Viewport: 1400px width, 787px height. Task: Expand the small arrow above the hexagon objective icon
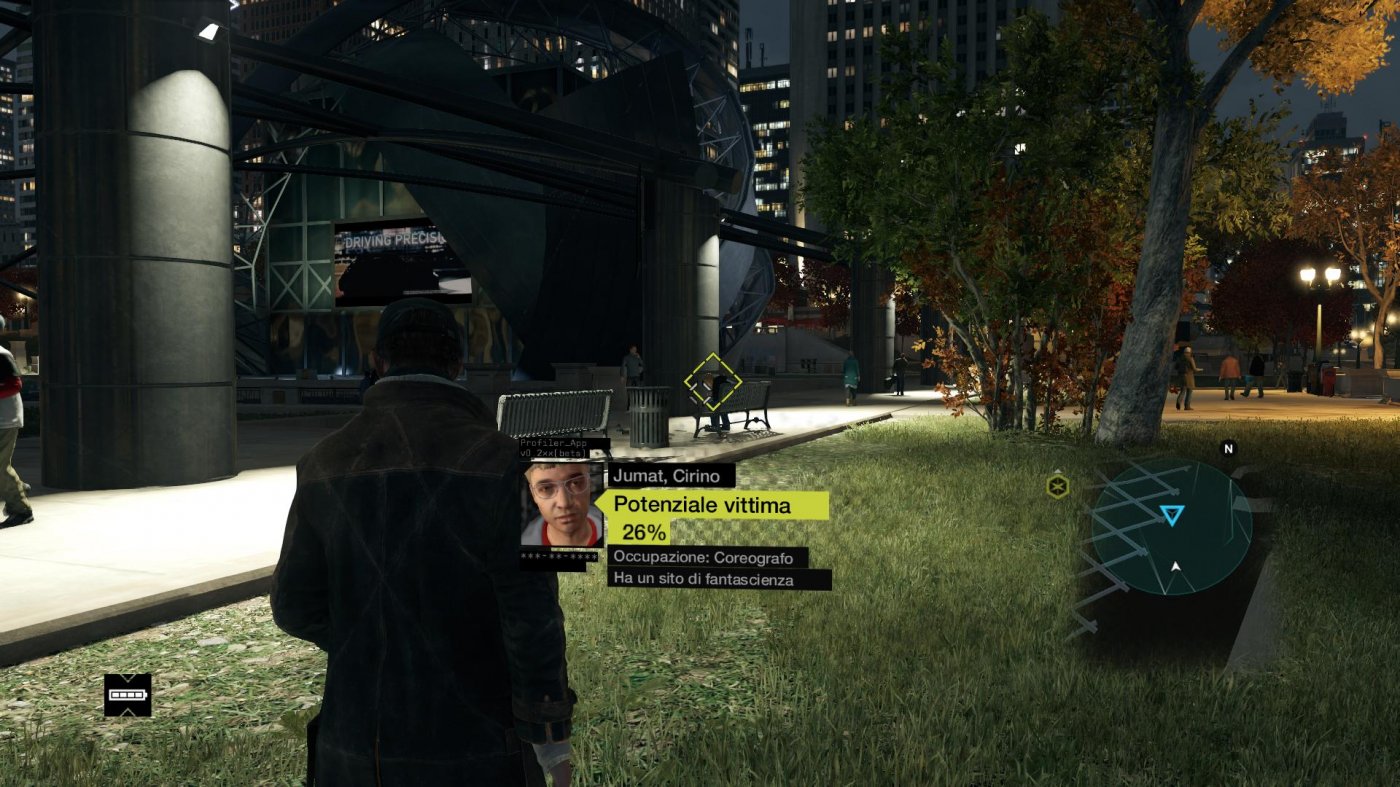point(1057,469)
